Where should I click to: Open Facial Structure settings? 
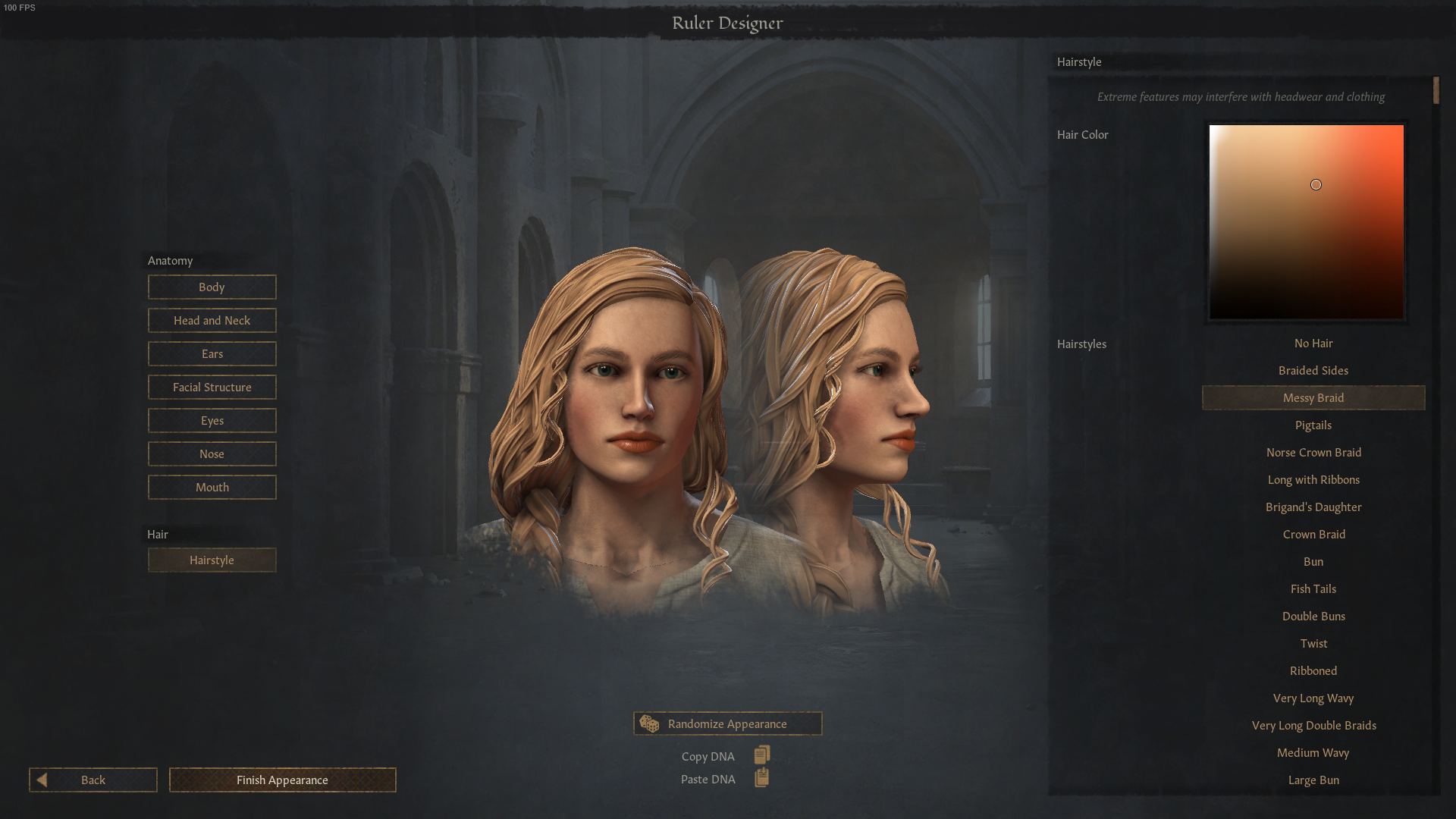pos(212,387)
